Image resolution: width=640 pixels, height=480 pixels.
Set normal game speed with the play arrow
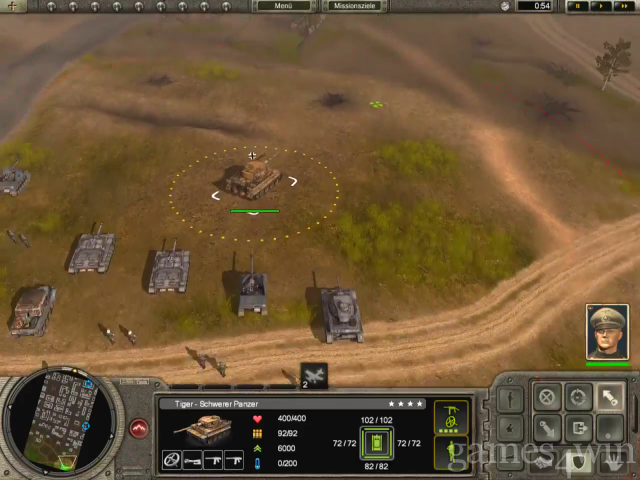click(x=600, y=6)
